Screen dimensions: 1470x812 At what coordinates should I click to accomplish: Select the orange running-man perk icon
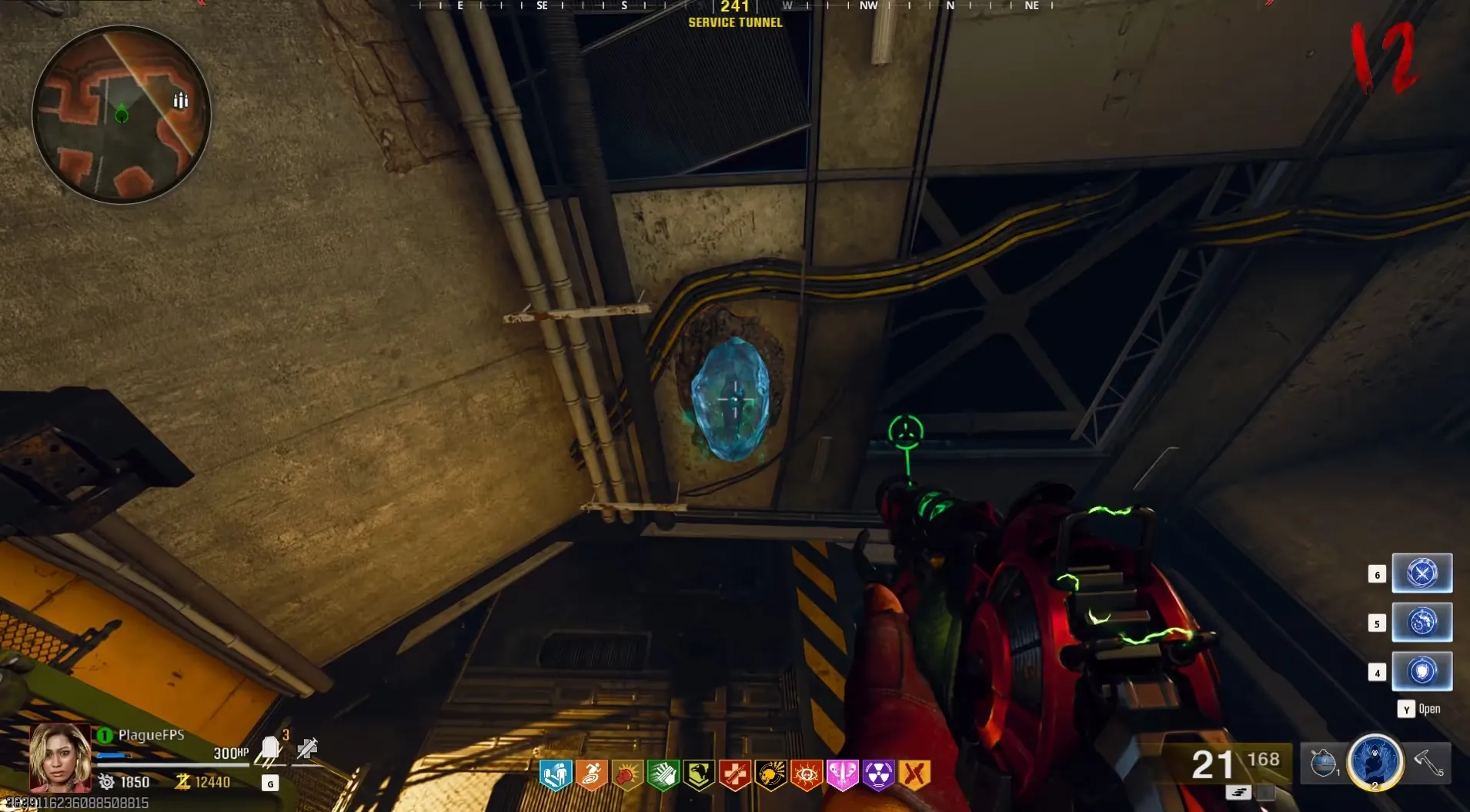click(591, 774)
